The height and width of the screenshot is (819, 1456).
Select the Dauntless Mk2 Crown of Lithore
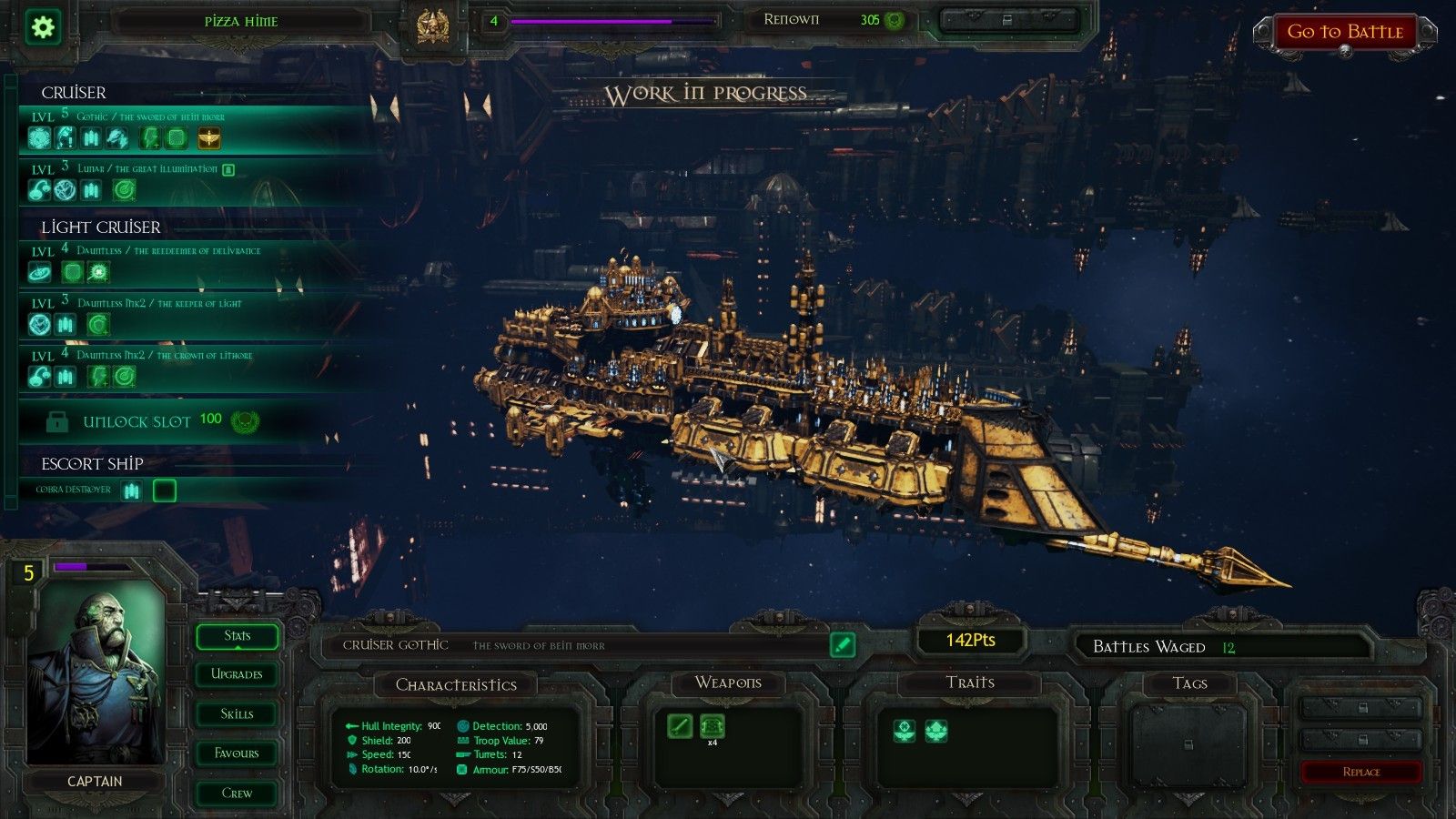(164, 355)
